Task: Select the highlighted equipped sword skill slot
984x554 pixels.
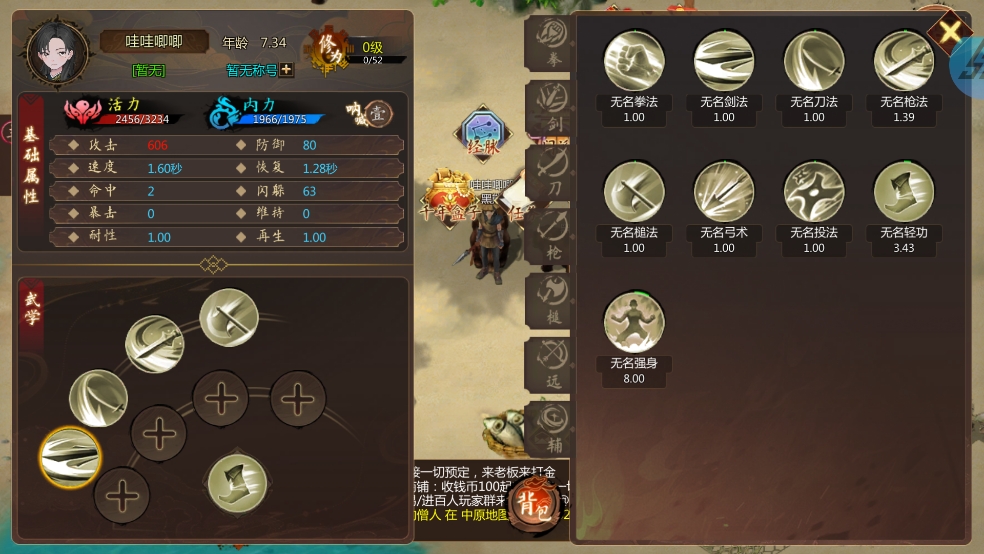Action: pos(70,457)
